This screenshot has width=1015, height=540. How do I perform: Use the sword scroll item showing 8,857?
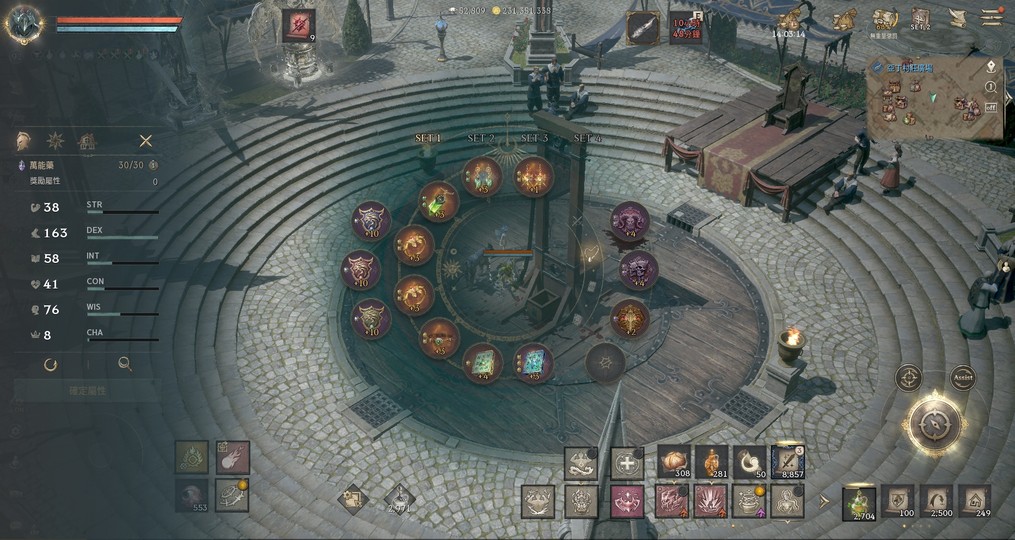click(x=788, y=462)
